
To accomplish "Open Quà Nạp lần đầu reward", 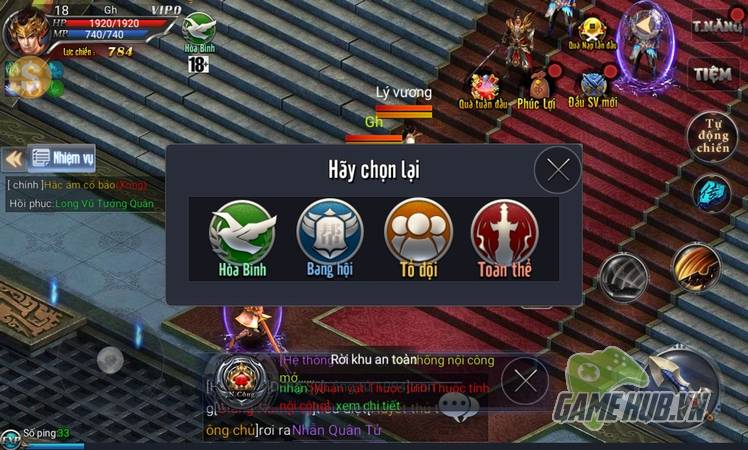I will pyautogui.click(x=593, y=32).
